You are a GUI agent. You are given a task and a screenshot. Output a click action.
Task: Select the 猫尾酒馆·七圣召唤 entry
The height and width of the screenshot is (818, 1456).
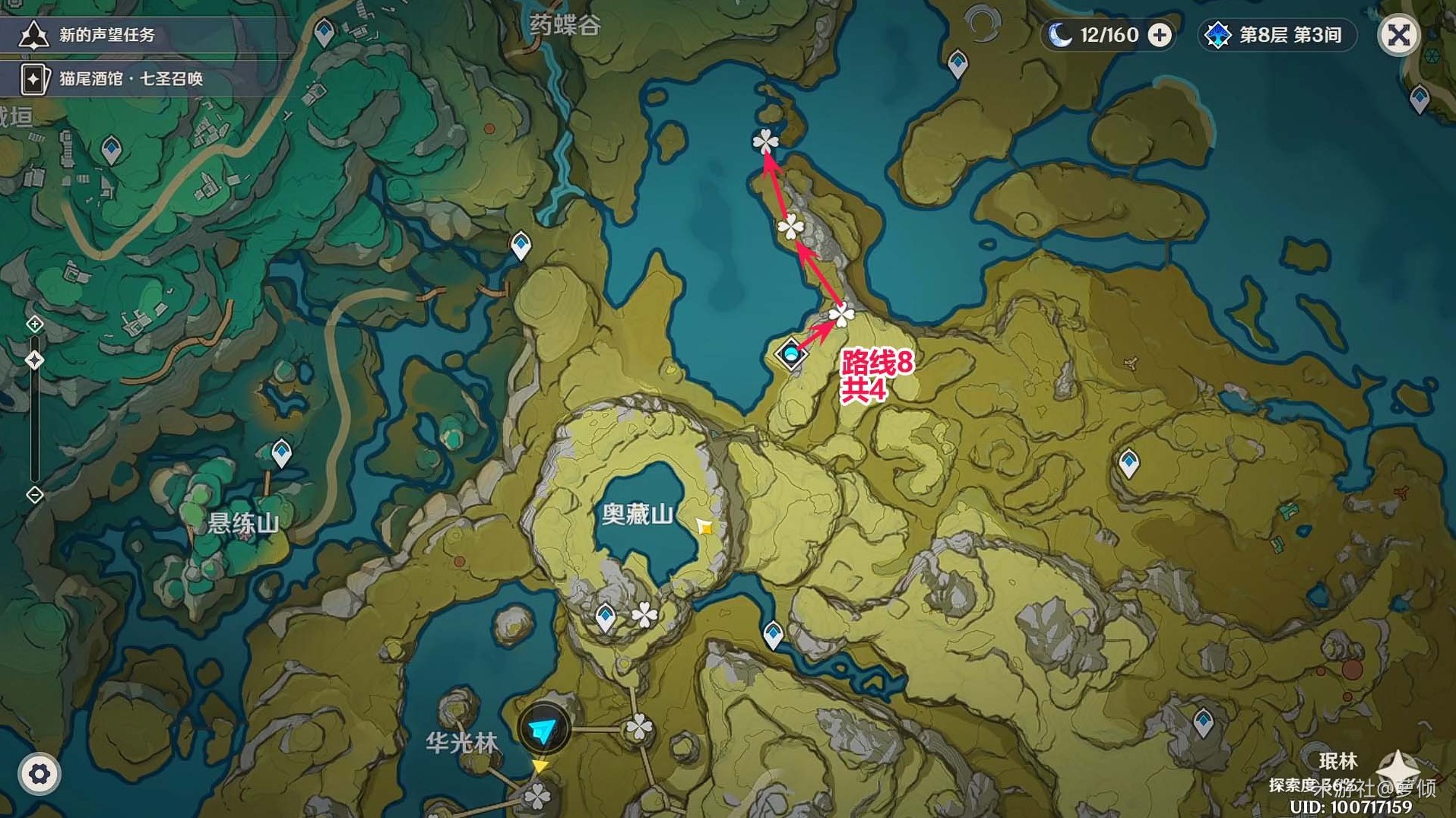[129, 79]
